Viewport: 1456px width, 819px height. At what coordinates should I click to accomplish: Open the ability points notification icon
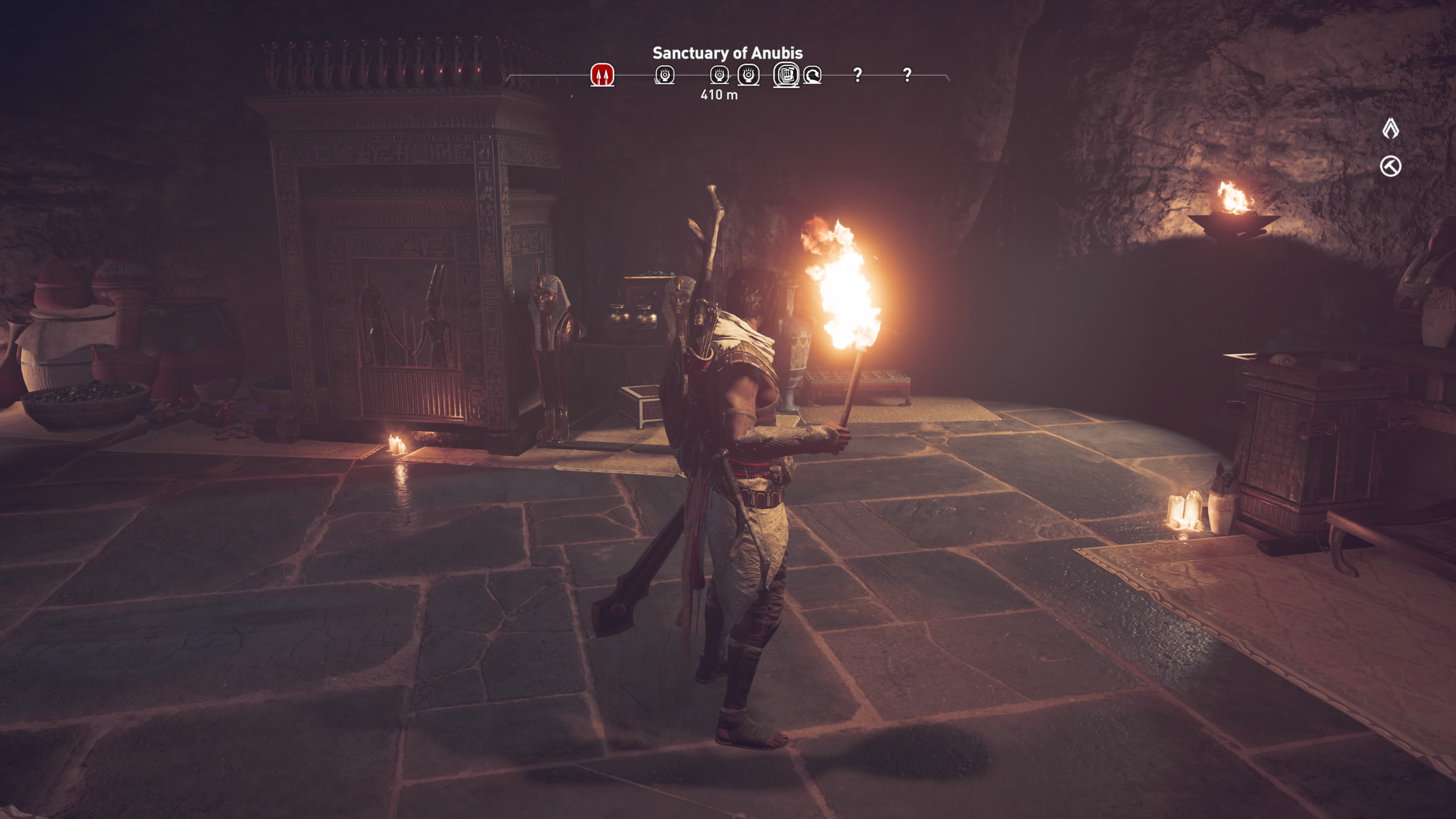point(1390,129)
